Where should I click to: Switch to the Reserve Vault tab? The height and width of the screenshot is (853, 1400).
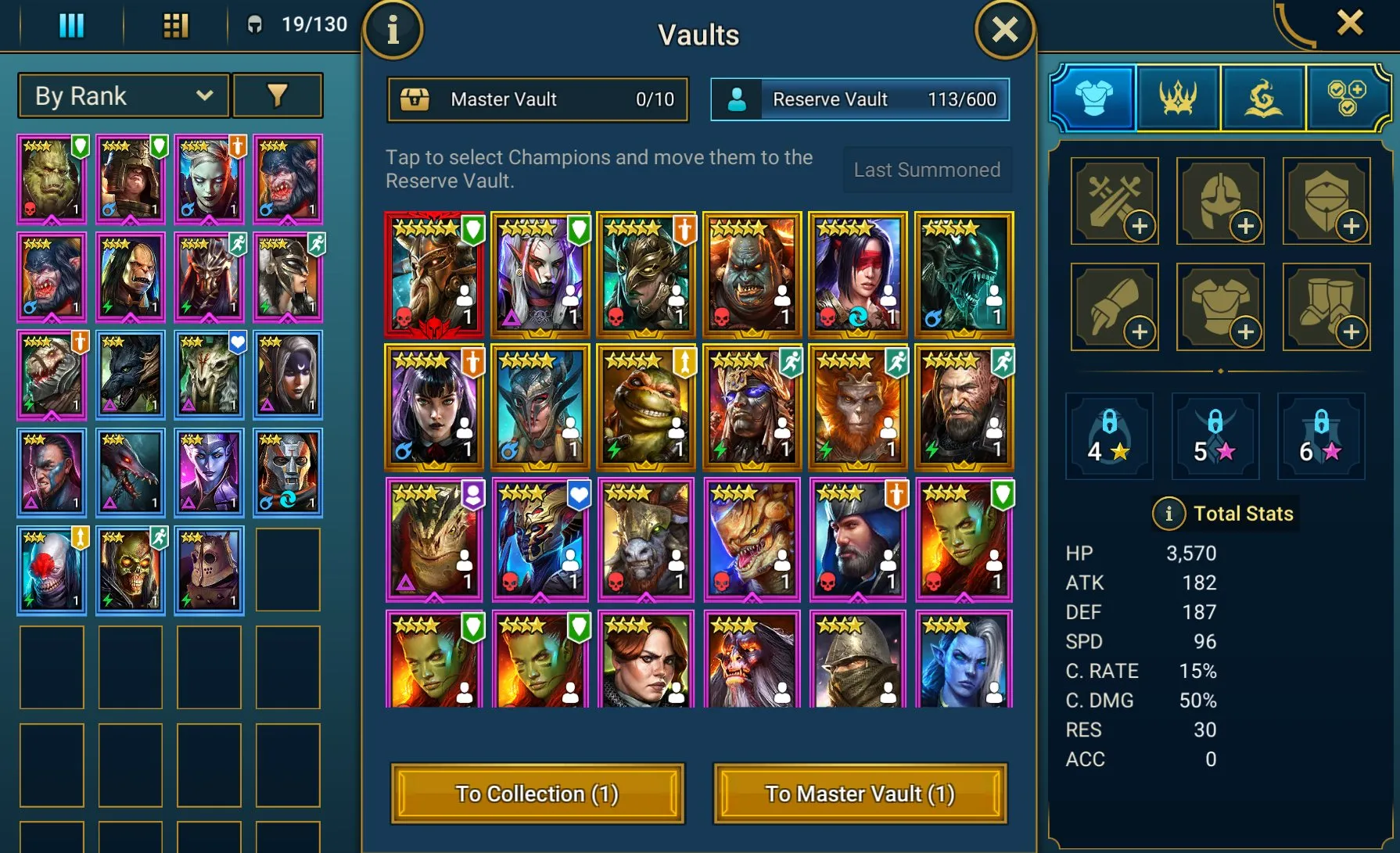pos(858,99)
